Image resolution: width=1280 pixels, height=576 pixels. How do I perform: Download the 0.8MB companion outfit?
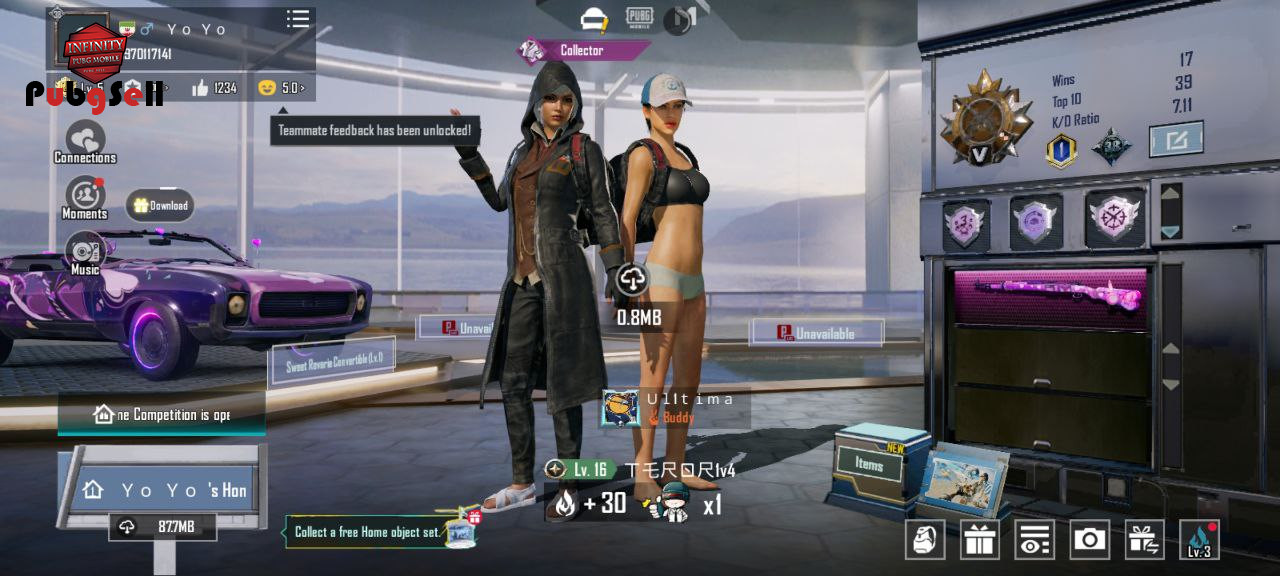[x=632, y=281]
